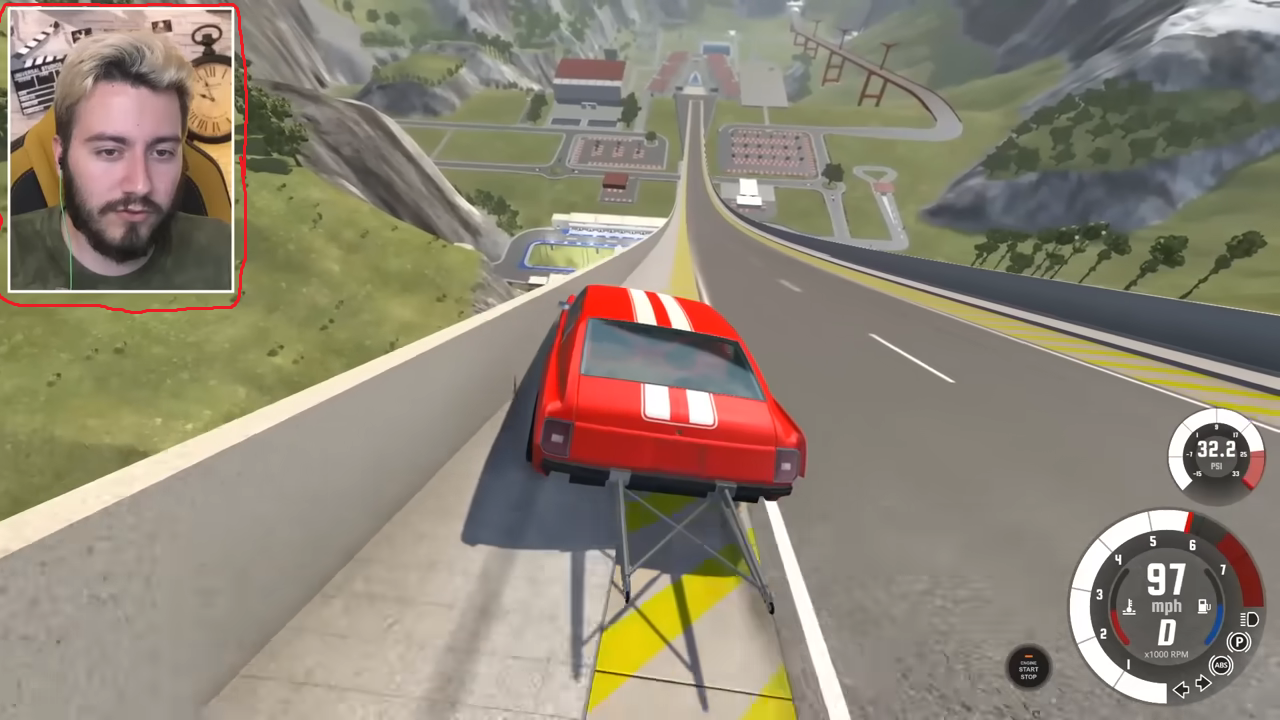Click the number 7 on the tachometer
Viewport: 1280px width, 720px height.
pos(1223,570)
